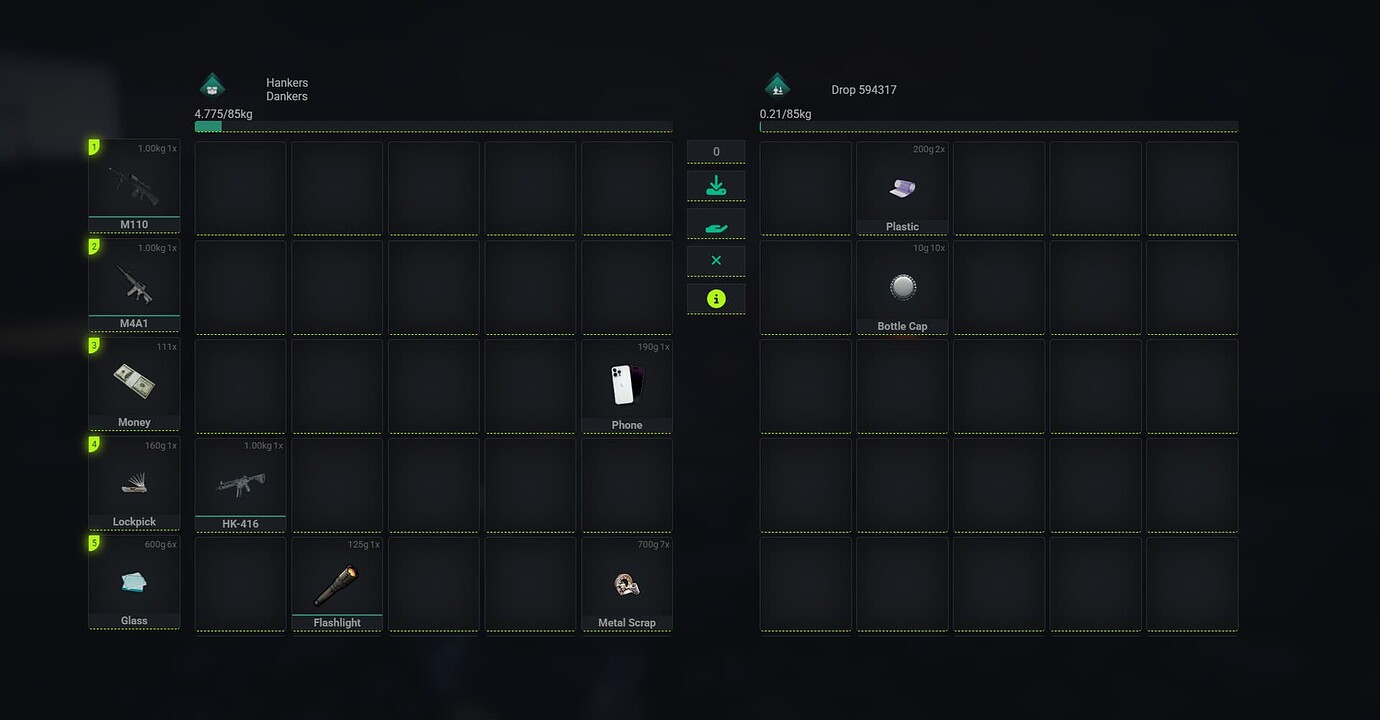The image size is (1380, 720).
Task: Select the HK-416 rifle in the grid
Action: (x=240, y=483)
